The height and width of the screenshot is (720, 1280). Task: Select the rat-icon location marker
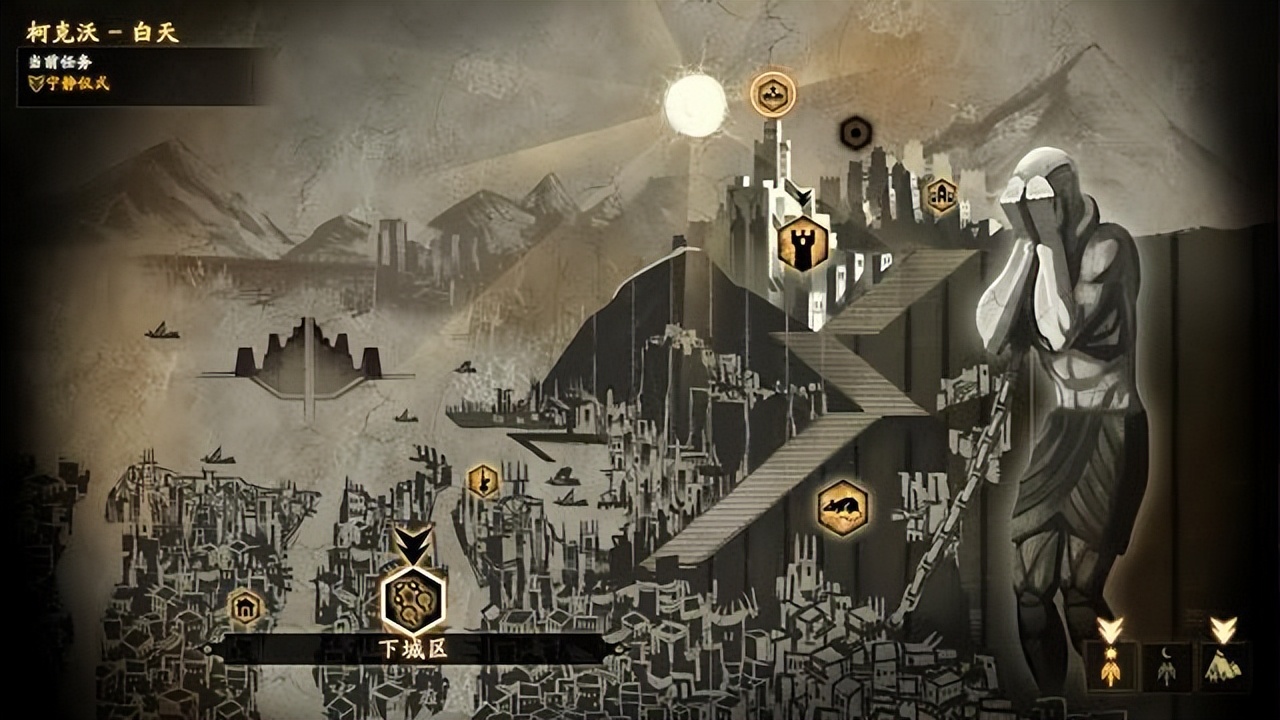tap(842, 508)
